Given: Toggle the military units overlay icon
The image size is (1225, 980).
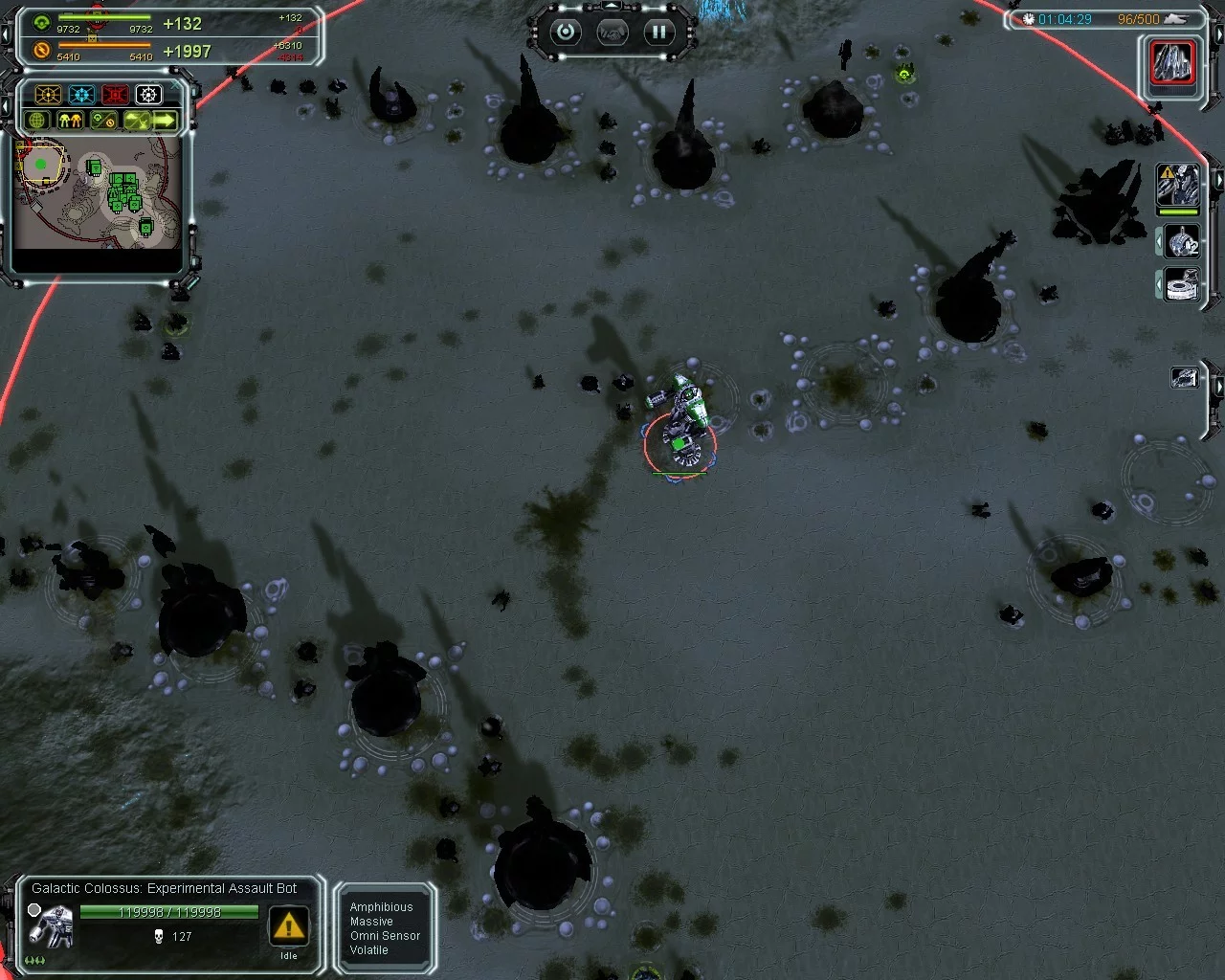Looking at the screenshot, I should click(70, 121).
